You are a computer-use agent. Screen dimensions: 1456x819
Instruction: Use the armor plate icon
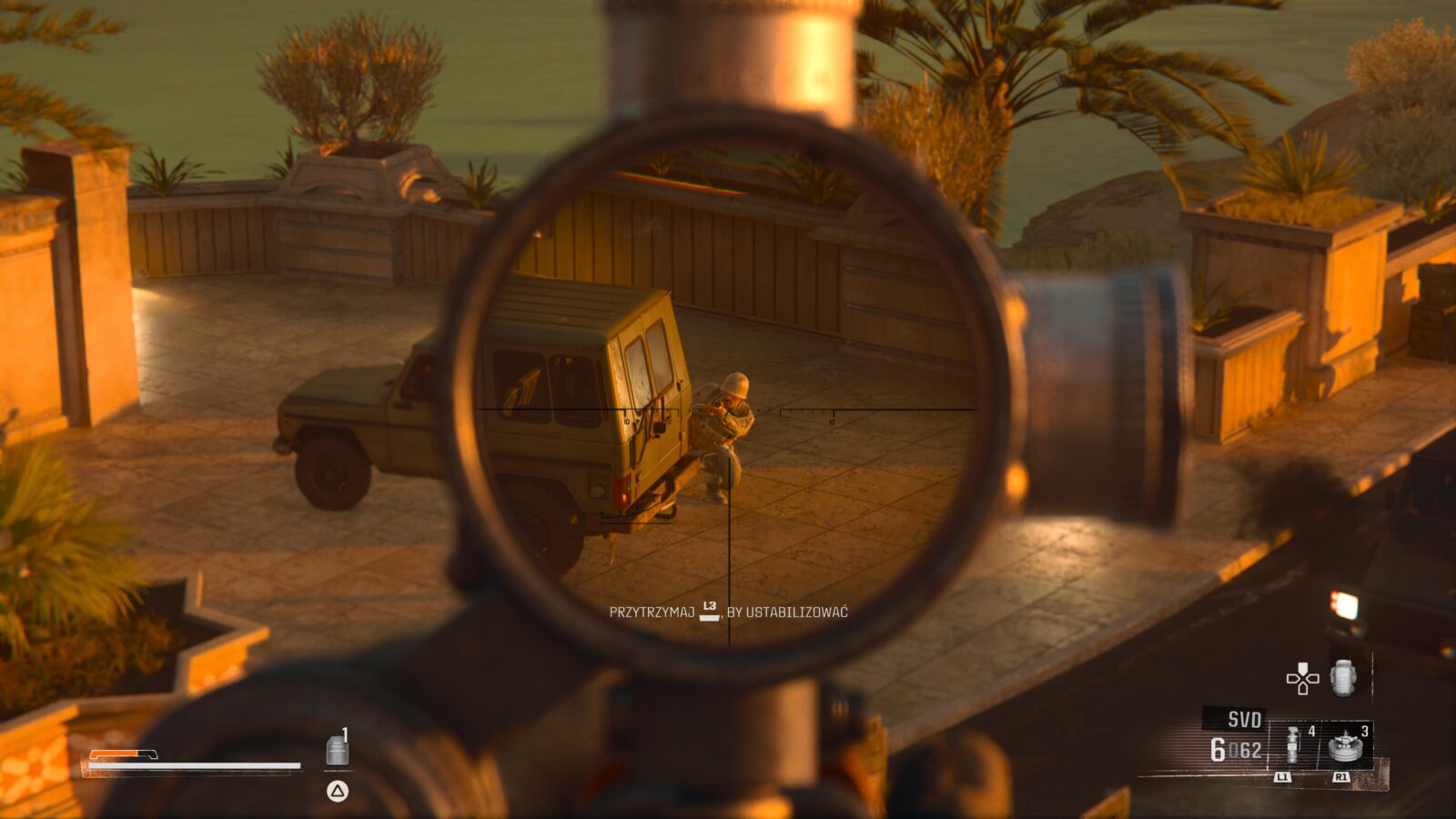[x=337, y=750]
